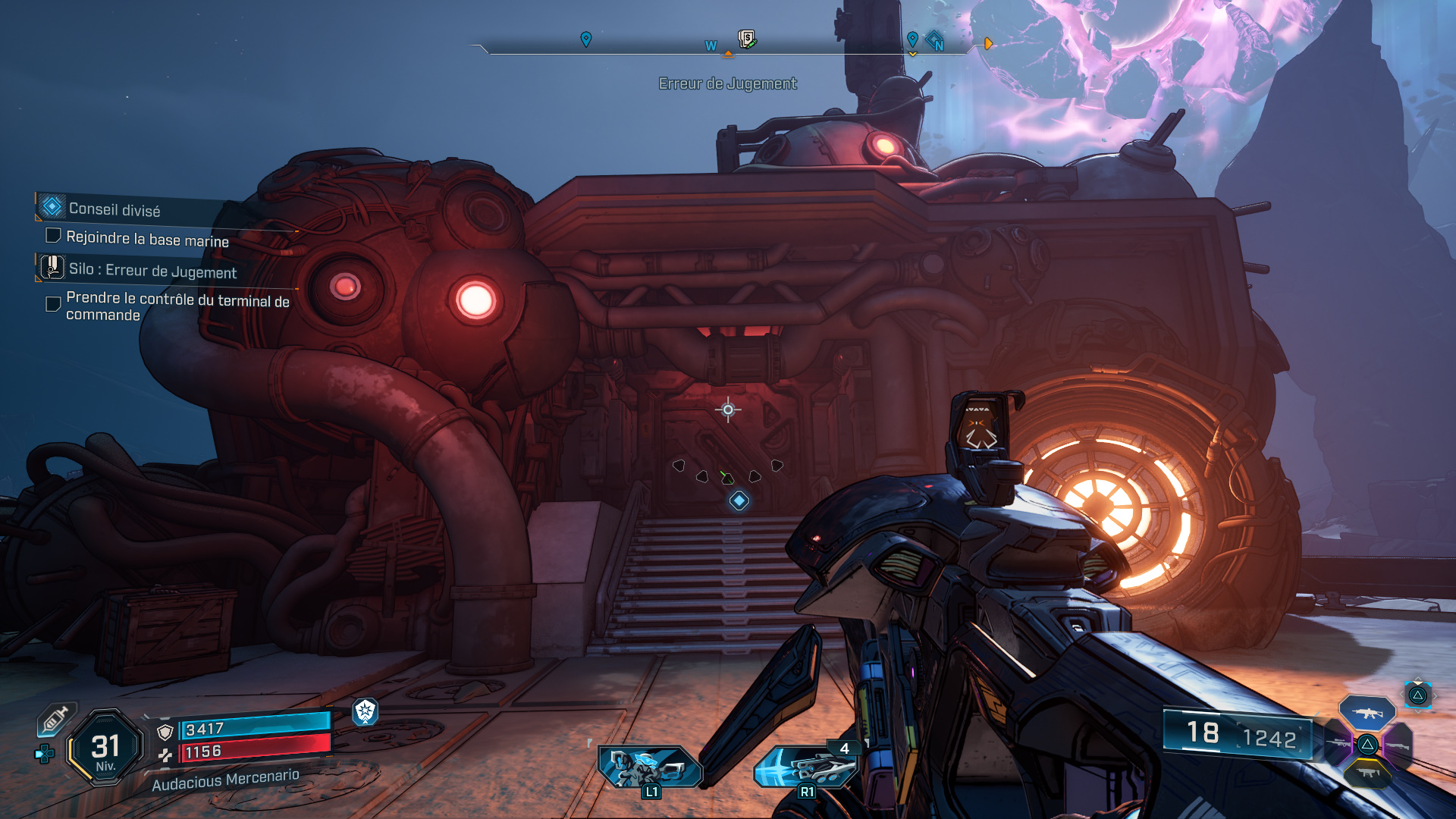Click the starburst shield badge icon
1456x819 pixels.
[x=365, y=711]
